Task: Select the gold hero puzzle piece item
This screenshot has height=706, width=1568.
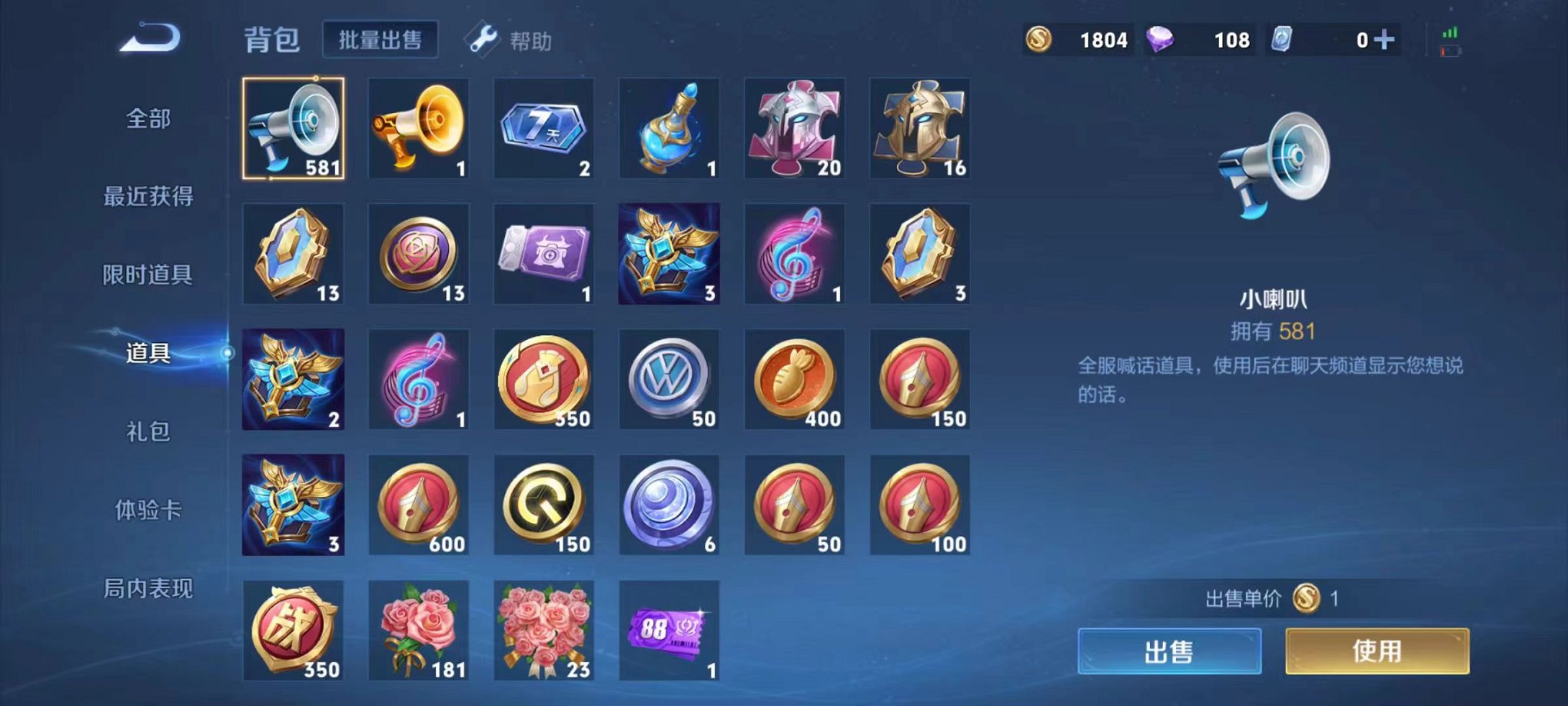Action: pos(919,128)
